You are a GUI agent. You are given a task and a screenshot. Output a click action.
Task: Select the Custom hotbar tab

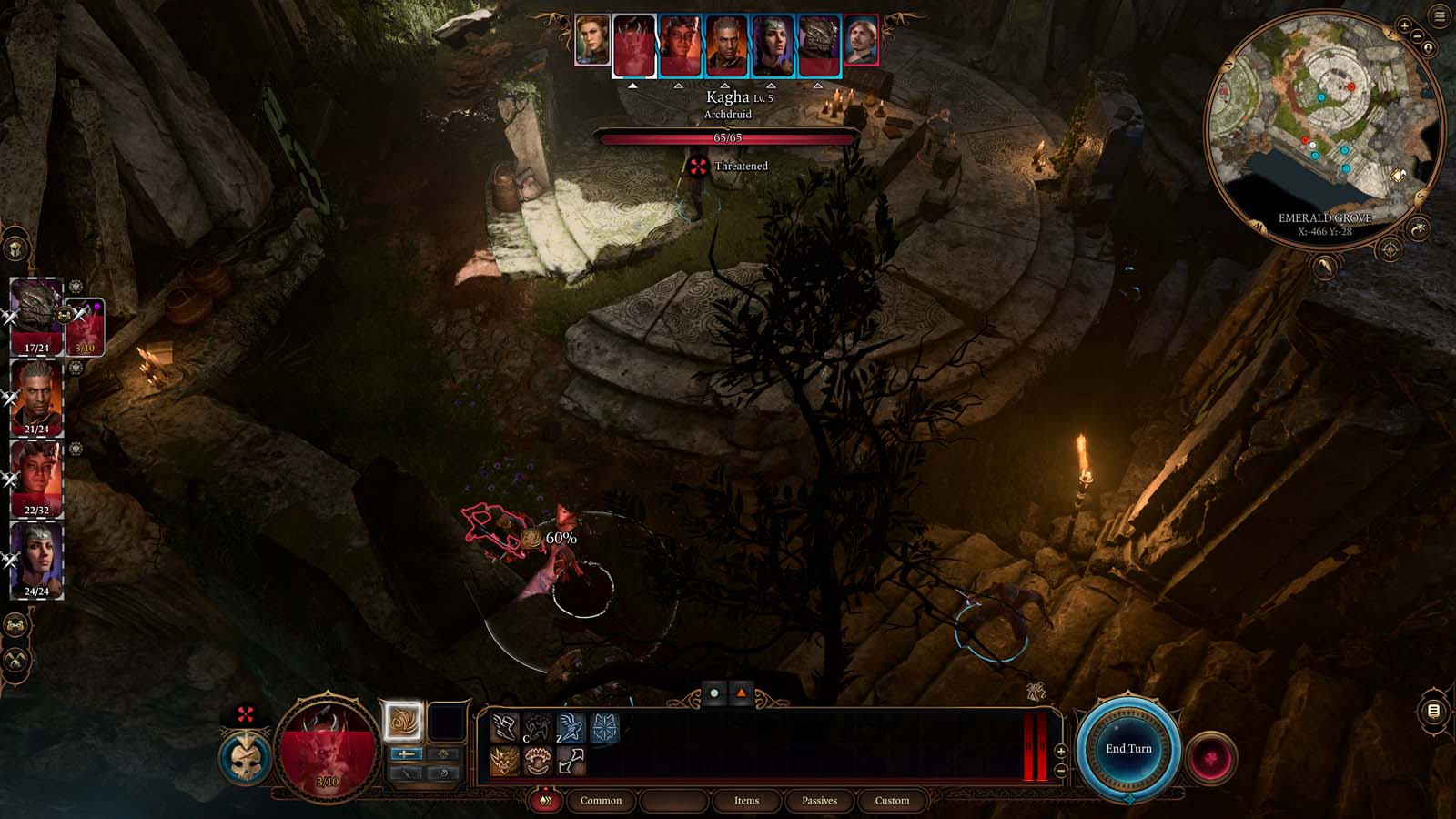tap(892, 801)
